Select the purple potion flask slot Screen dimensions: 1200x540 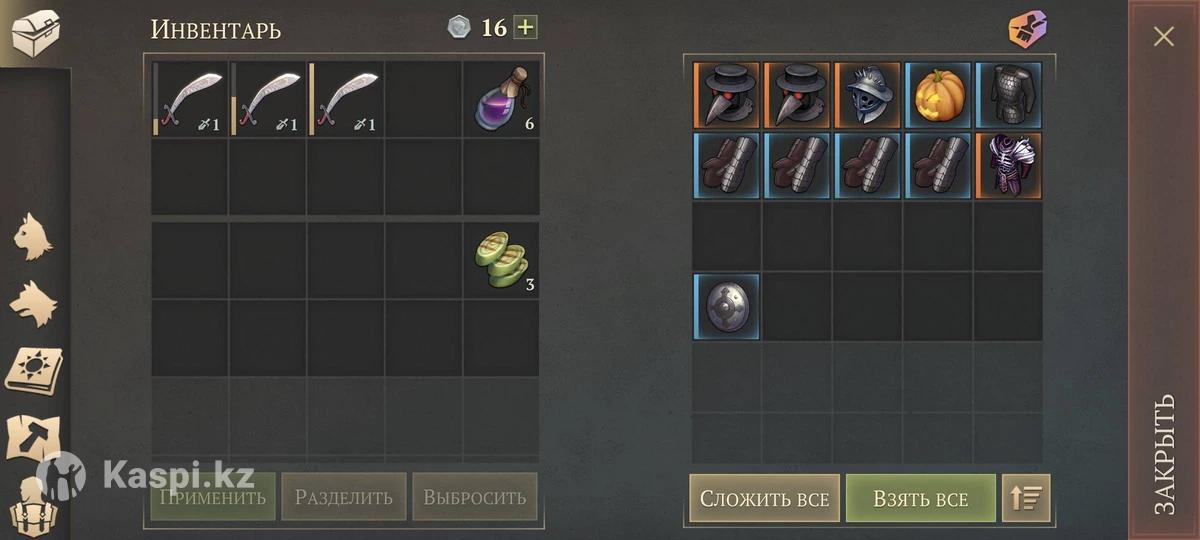[x=500, y=99]
